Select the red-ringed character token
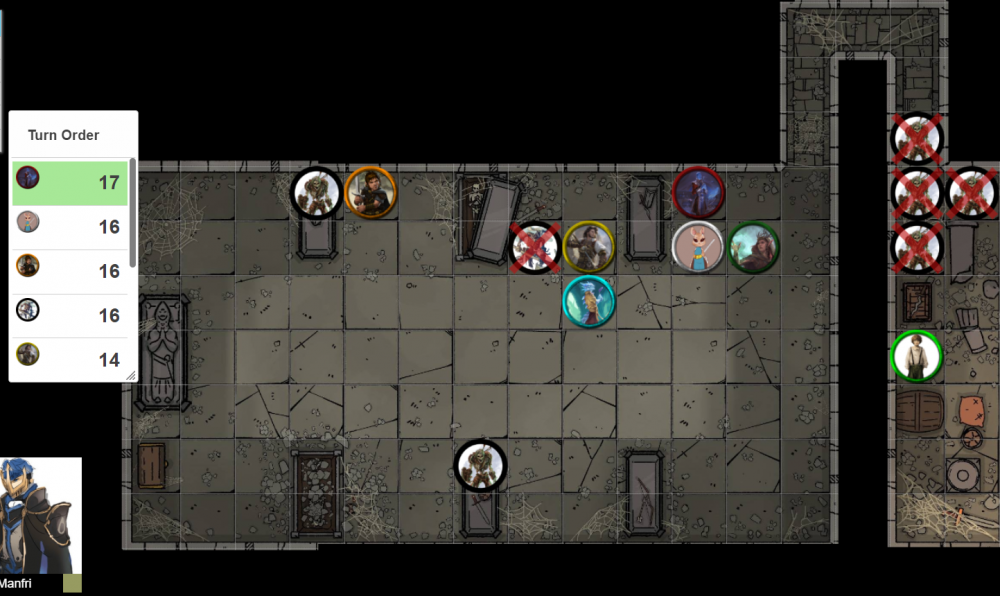The width and height of the screenshot is (1000, 596). tap(698, 192)
